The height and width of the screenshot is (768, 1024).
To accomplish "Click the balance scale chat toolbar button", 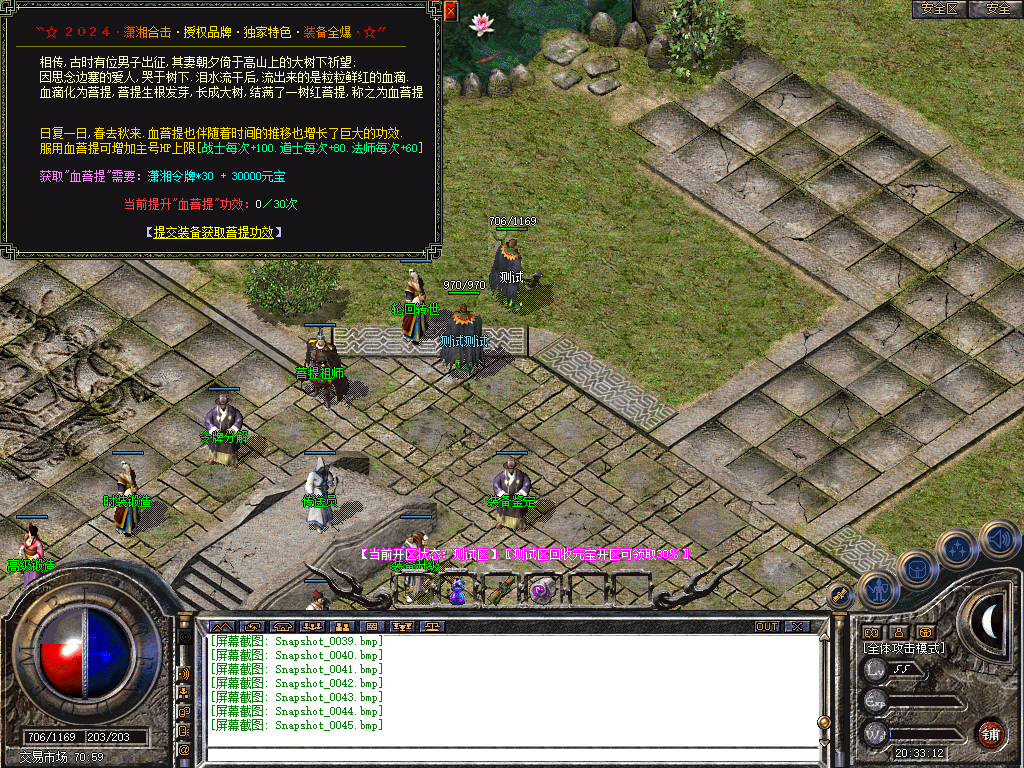I will pyautogui.click(x=432, y=627).
